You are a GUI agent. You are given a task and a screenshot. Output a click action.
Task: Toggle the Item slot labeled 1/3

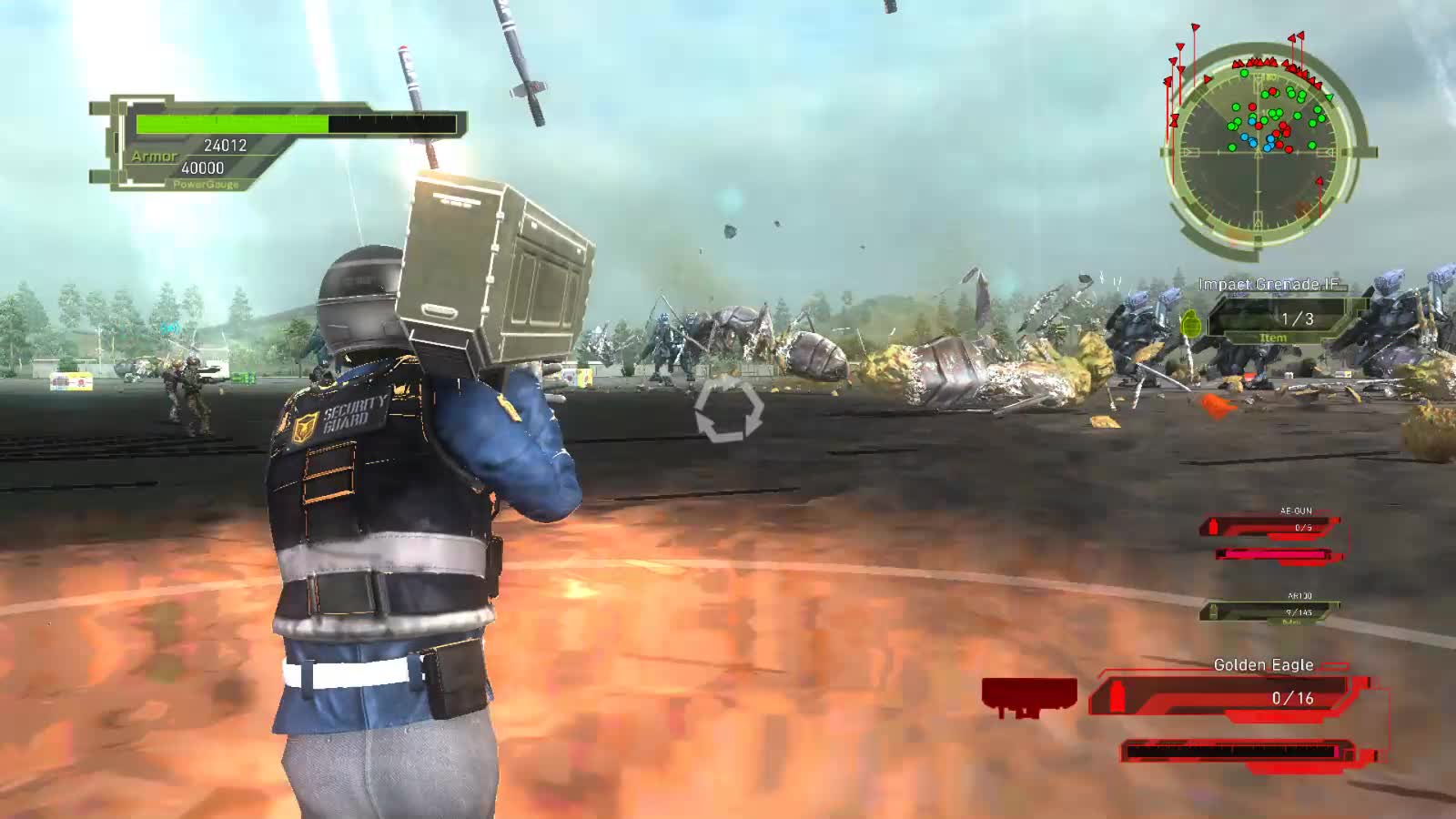[x=1298, y=318]
